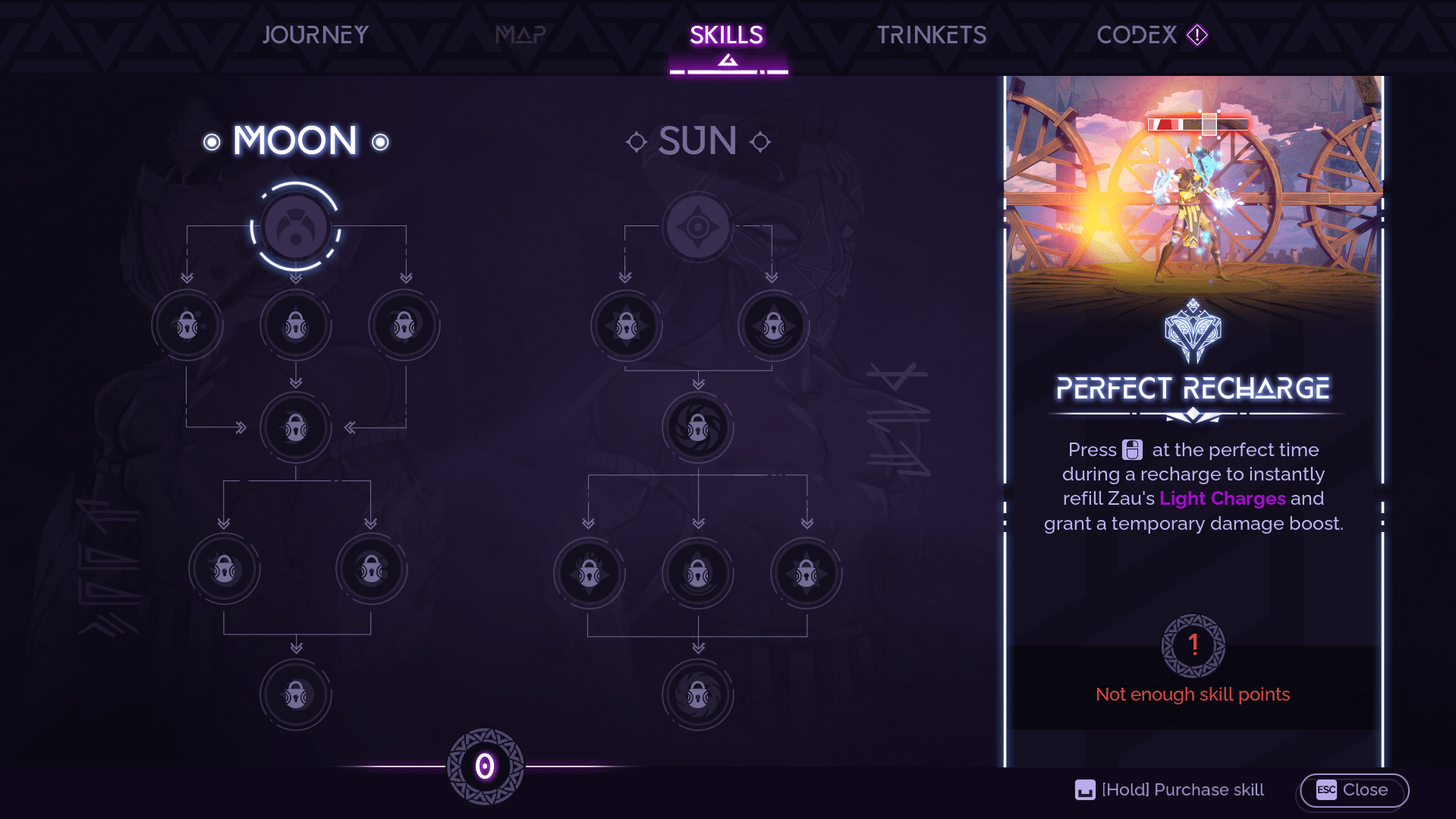Select the bottom locked Sun skill
Screen dimensions: 1456x819
pos(698,695)
